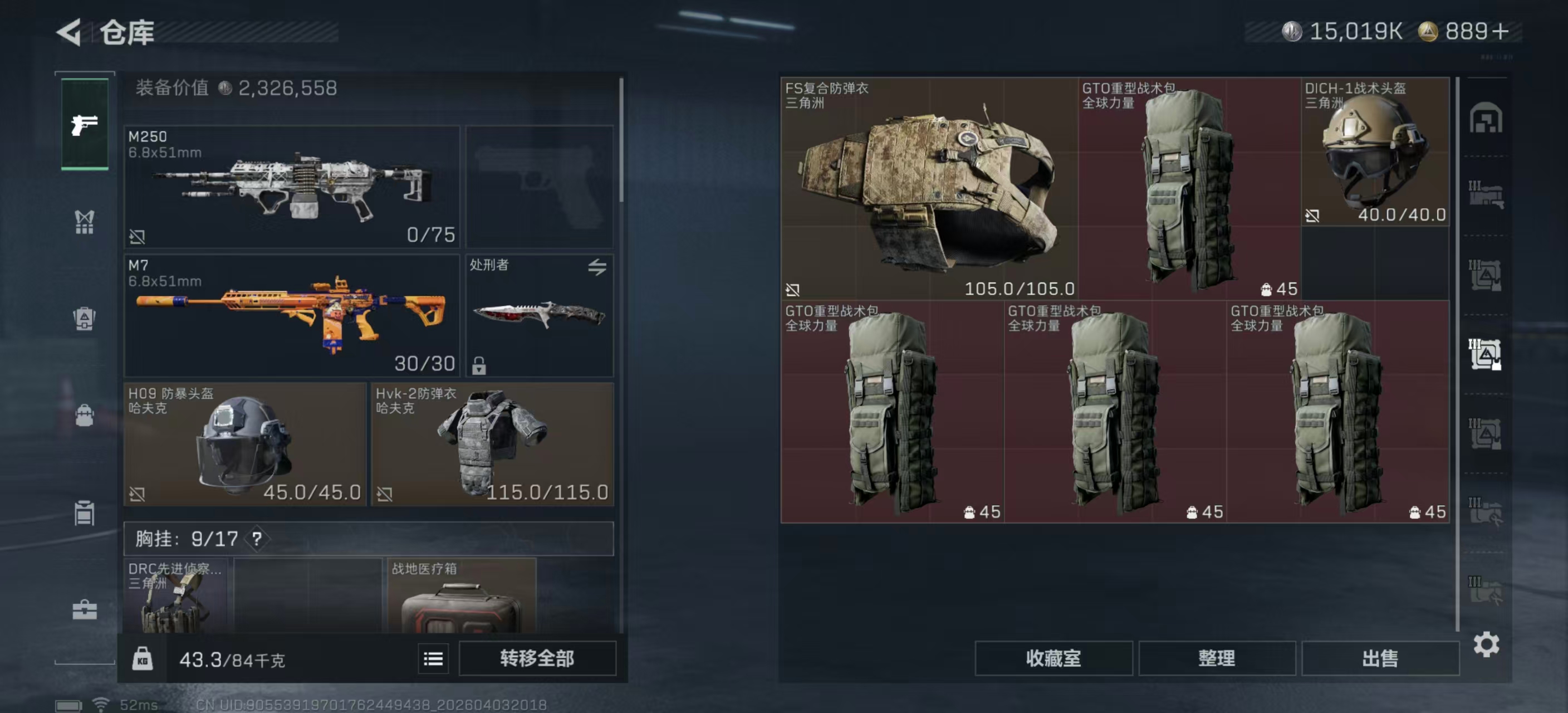Select the H09 防暴头盔 helmet slot
Image resolution: width=1568 pixels, height=713 pixels.
pyautogui.click(x=244, y=444)
